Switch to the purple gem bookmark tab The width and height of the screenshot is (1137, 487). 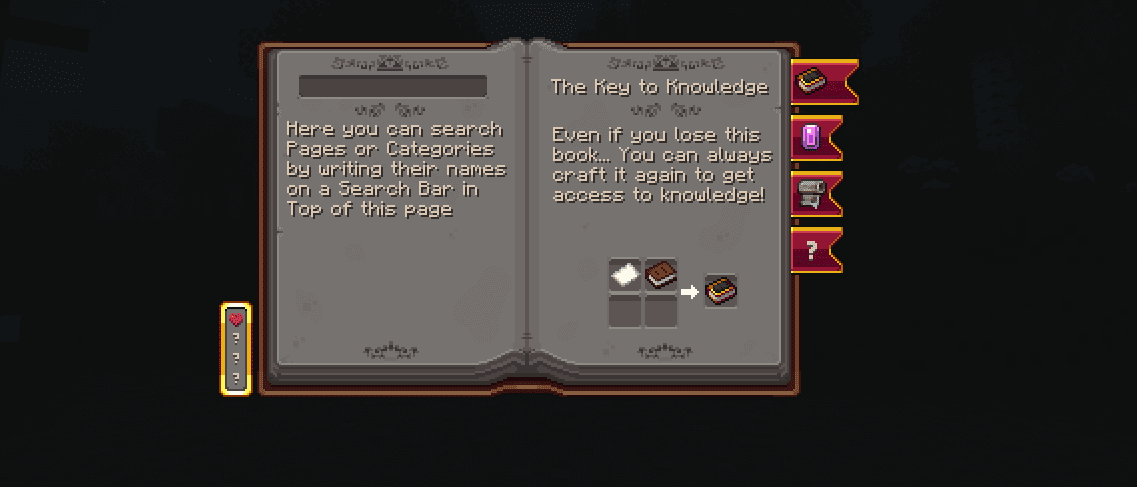click(x=811, y=137)
